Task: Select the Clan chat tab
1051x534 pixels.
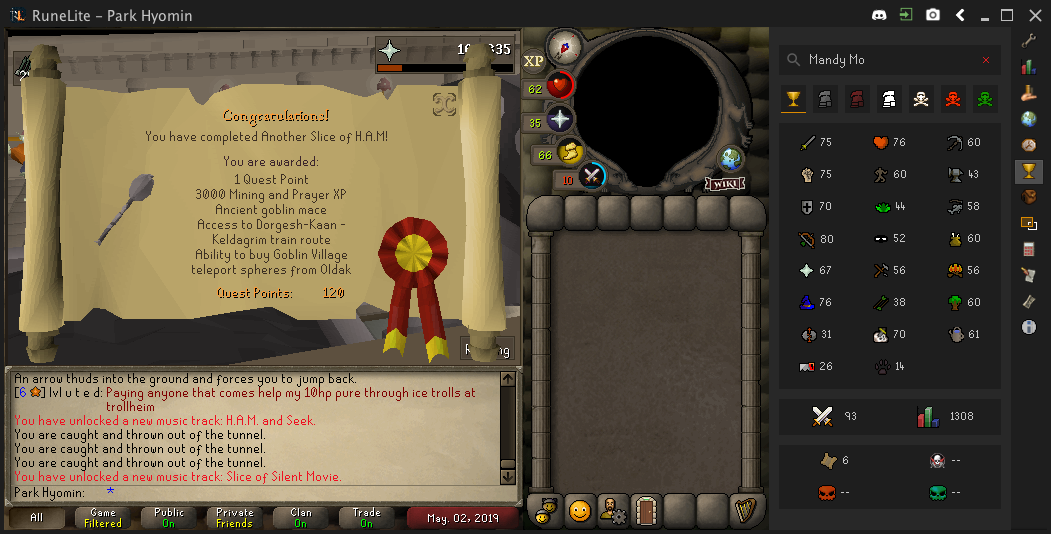Action: [x=301, y=518]
